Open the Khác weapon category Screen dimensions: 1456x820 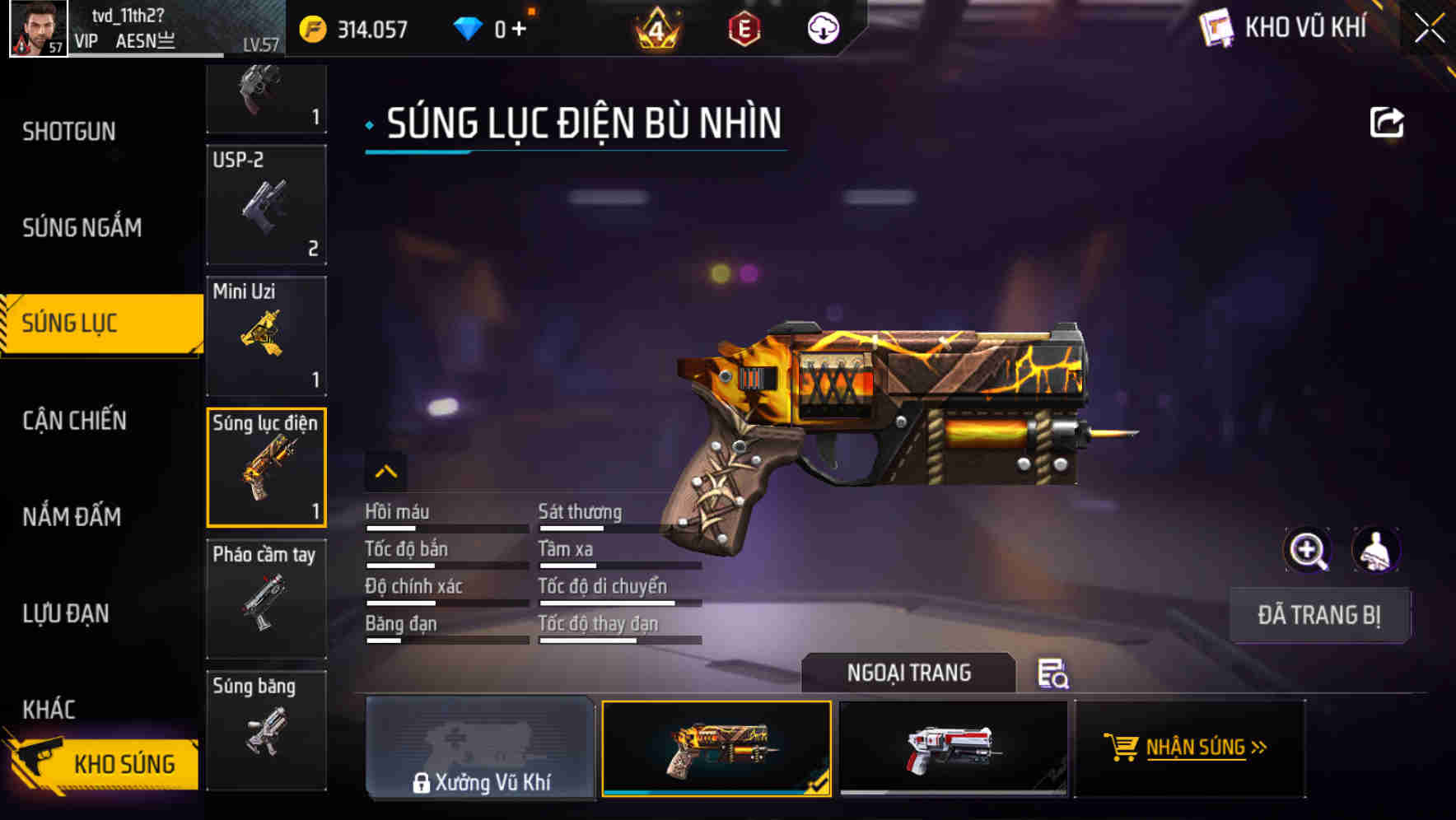48,709
